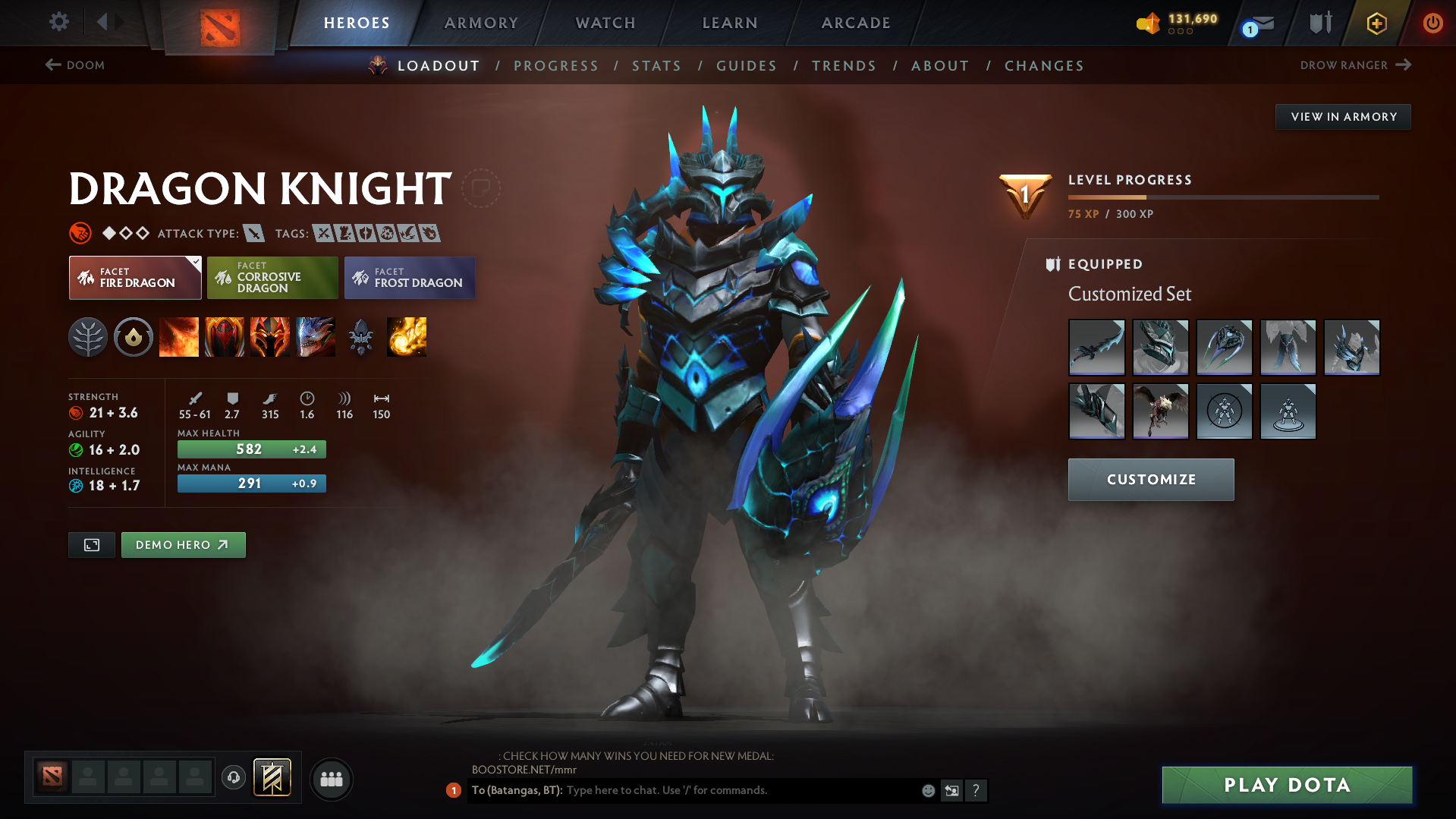Open the ARMORY menu
The width and height of the screenshot is (1456, 819).
click(481, 23)
